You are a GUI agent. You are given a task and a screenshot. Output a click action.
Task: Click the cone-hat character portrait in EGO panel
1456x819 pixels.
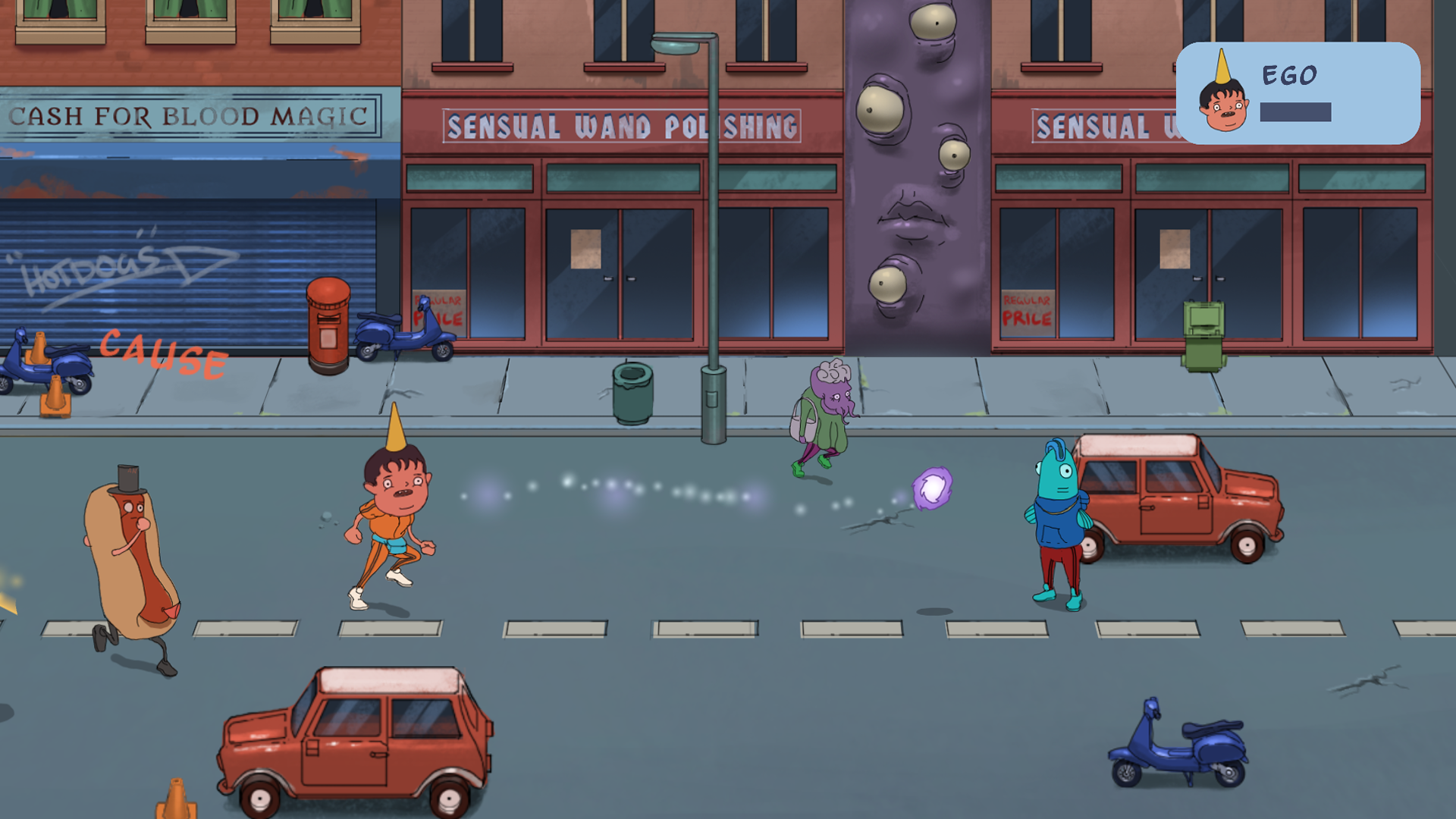coord(1222,97)
